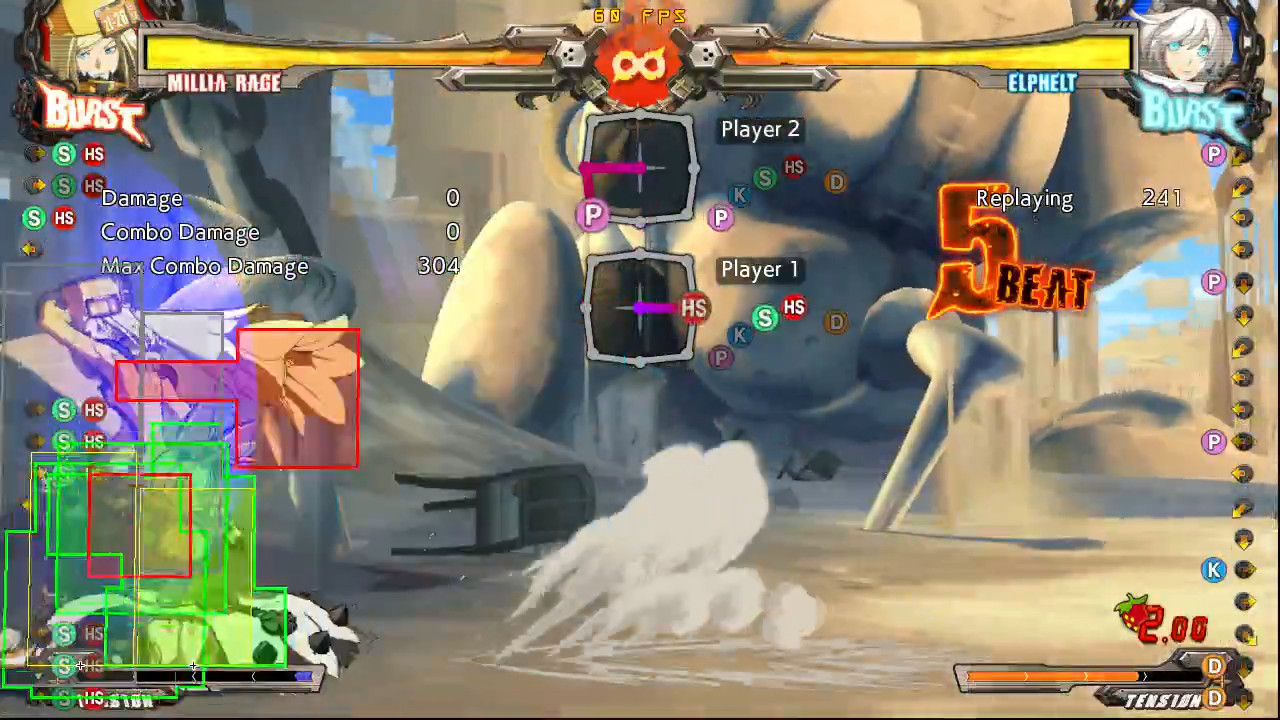Image resolution: width=1280 pixels, height=720 pixels.
Task: Select the Player 2 label above the stick display
Action: pos(760,129)
